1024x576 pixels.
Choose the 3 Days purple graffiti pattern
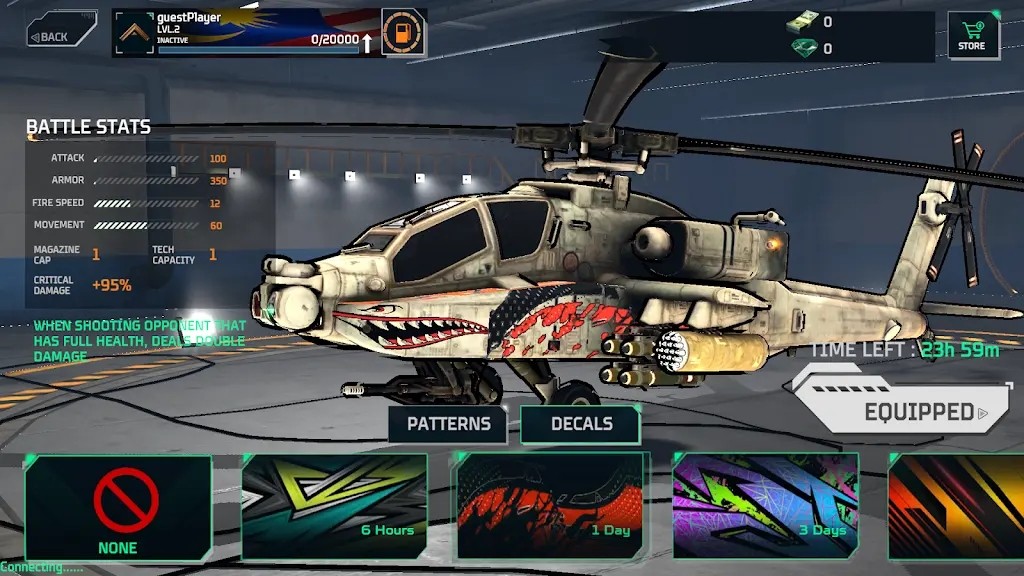(x=766, y=507)
